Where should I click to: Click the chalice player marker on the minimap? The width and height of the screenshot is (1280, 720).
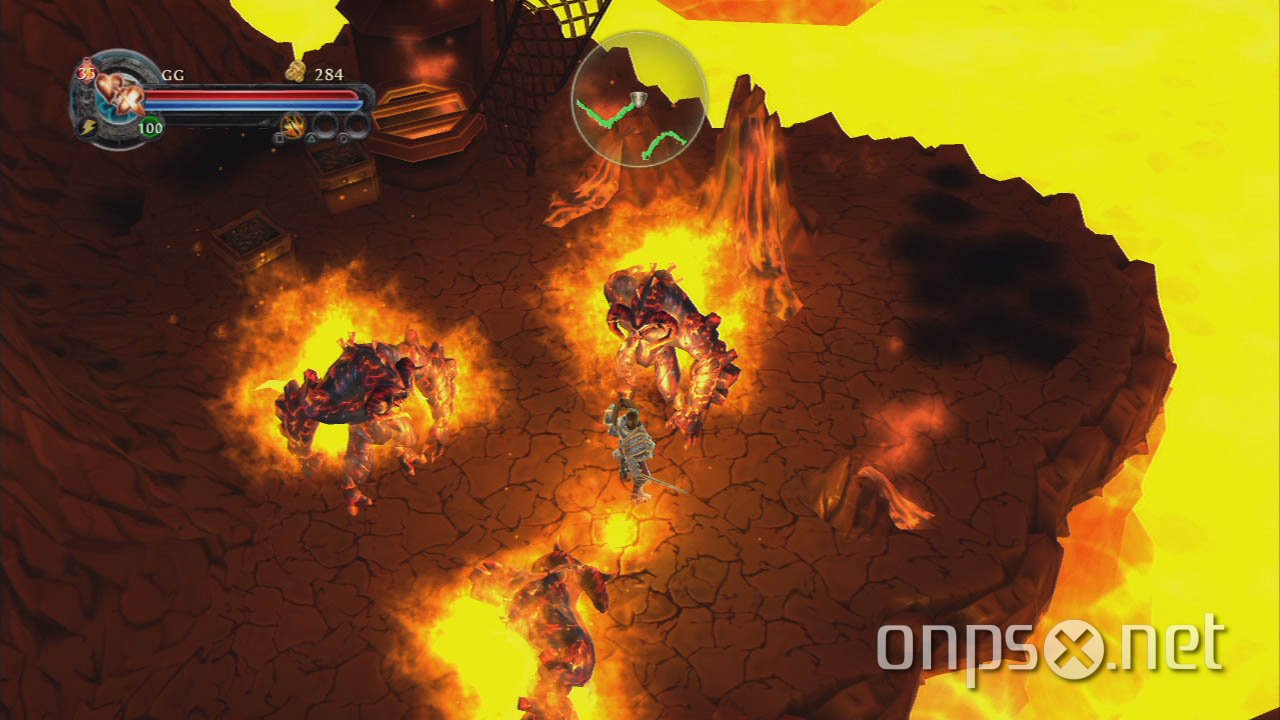pos(639,98)
